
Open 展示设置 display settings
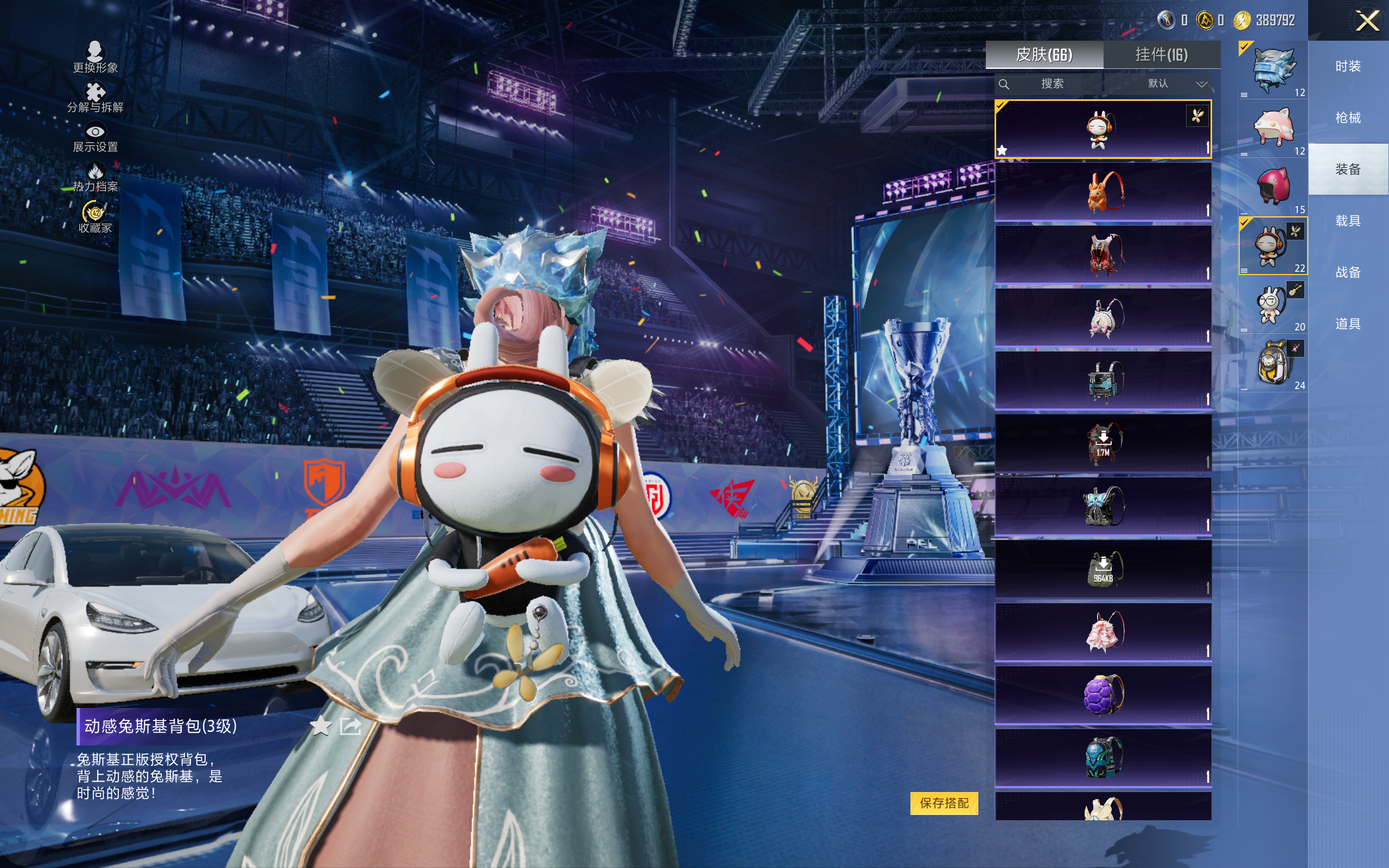95,138
